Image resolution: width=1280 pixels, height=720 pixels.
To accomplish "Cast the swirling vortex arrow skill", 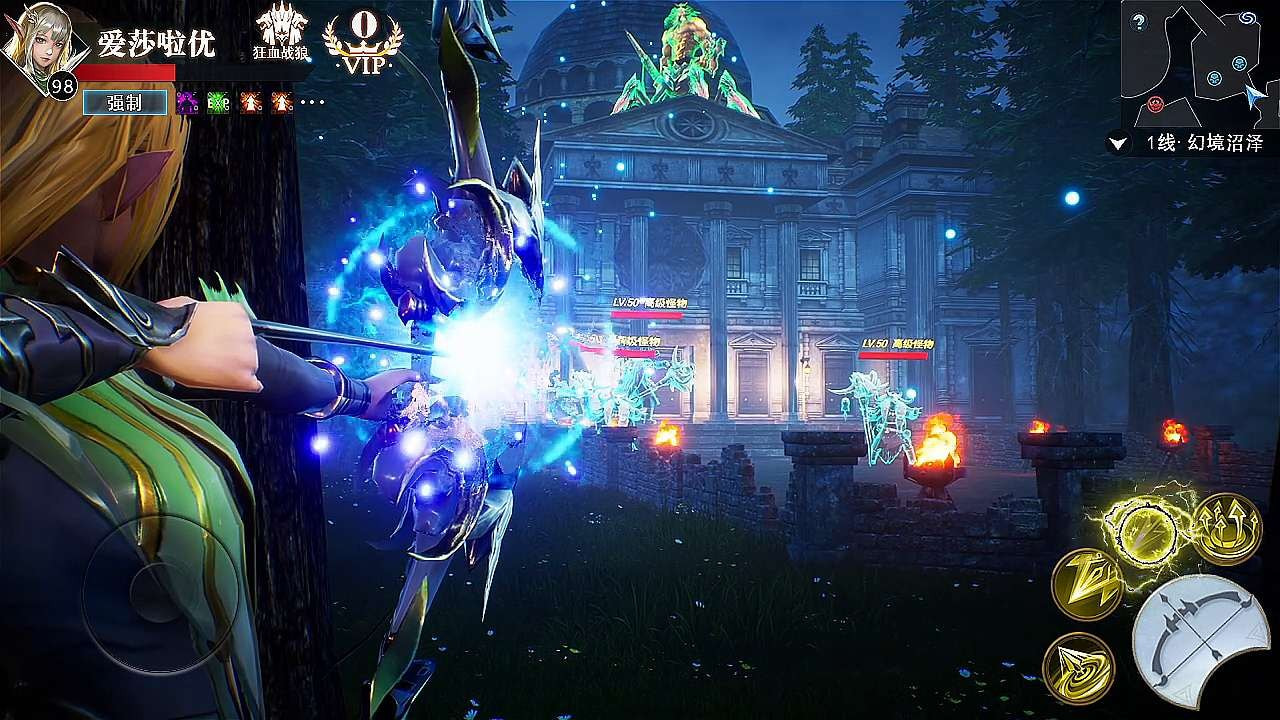I will (x=1078, y=667).
